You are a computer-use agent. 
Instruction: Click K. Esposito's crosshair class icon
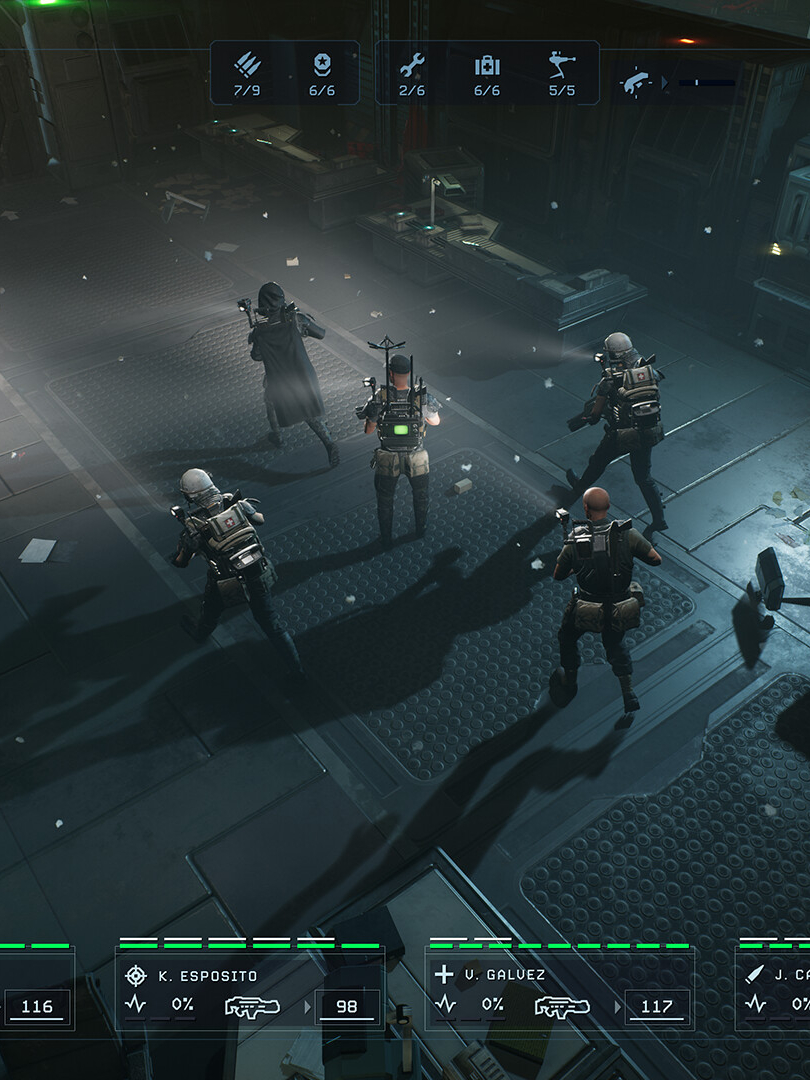click(136, 975)
